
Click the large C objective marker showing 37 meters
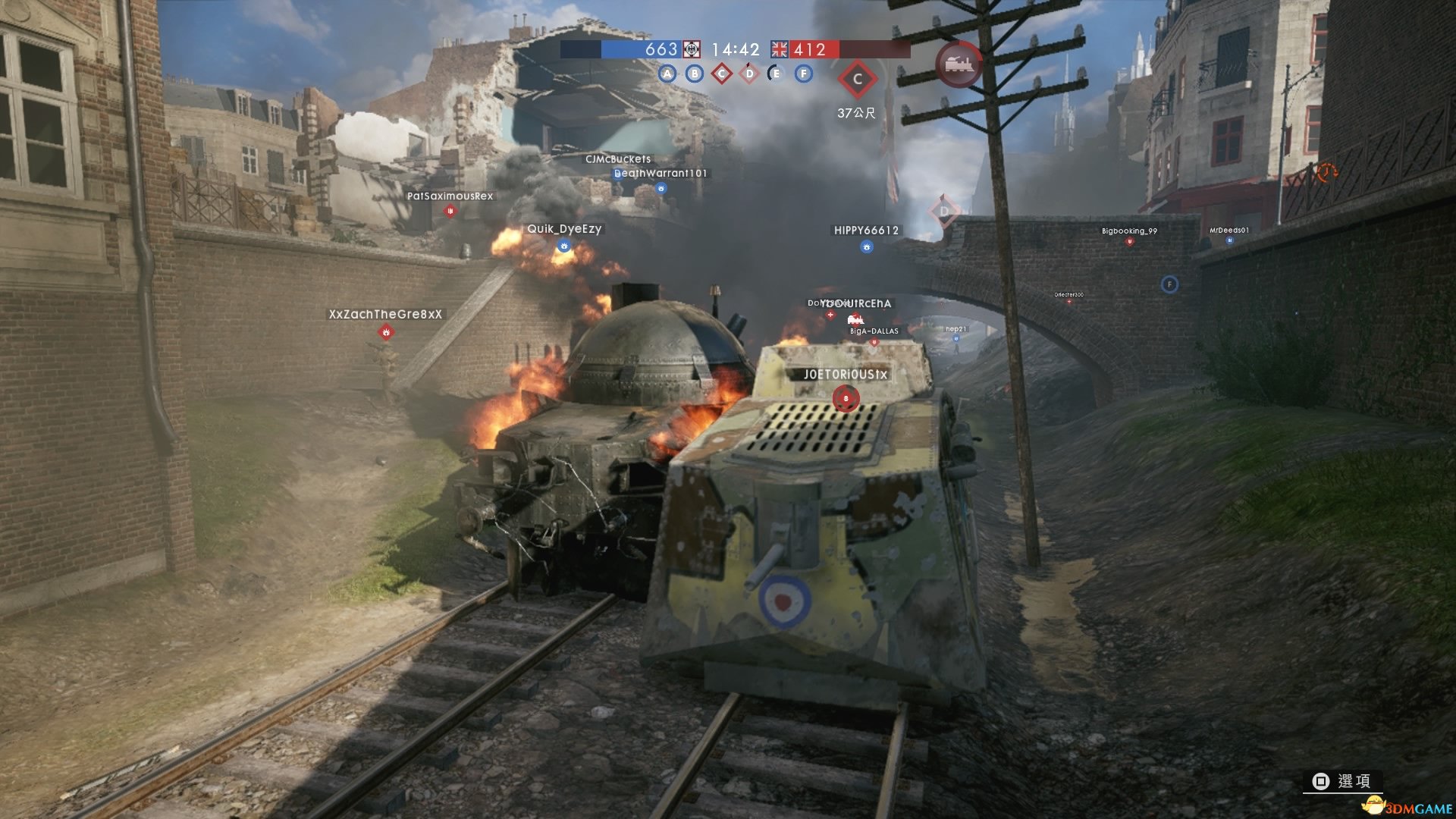pyautogui.click(x=857, y=80)
